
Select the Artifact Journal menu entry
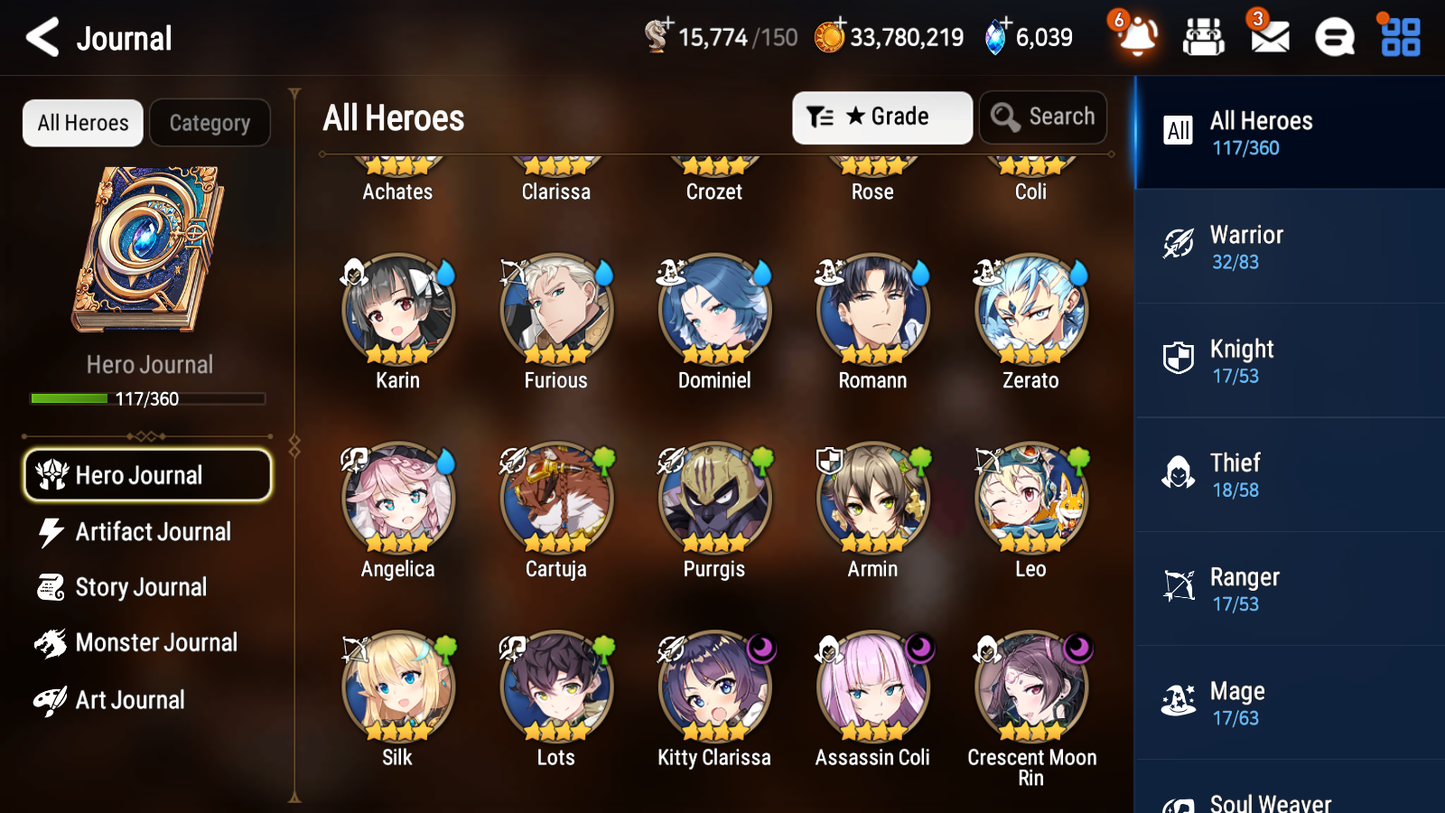[152, 532]
